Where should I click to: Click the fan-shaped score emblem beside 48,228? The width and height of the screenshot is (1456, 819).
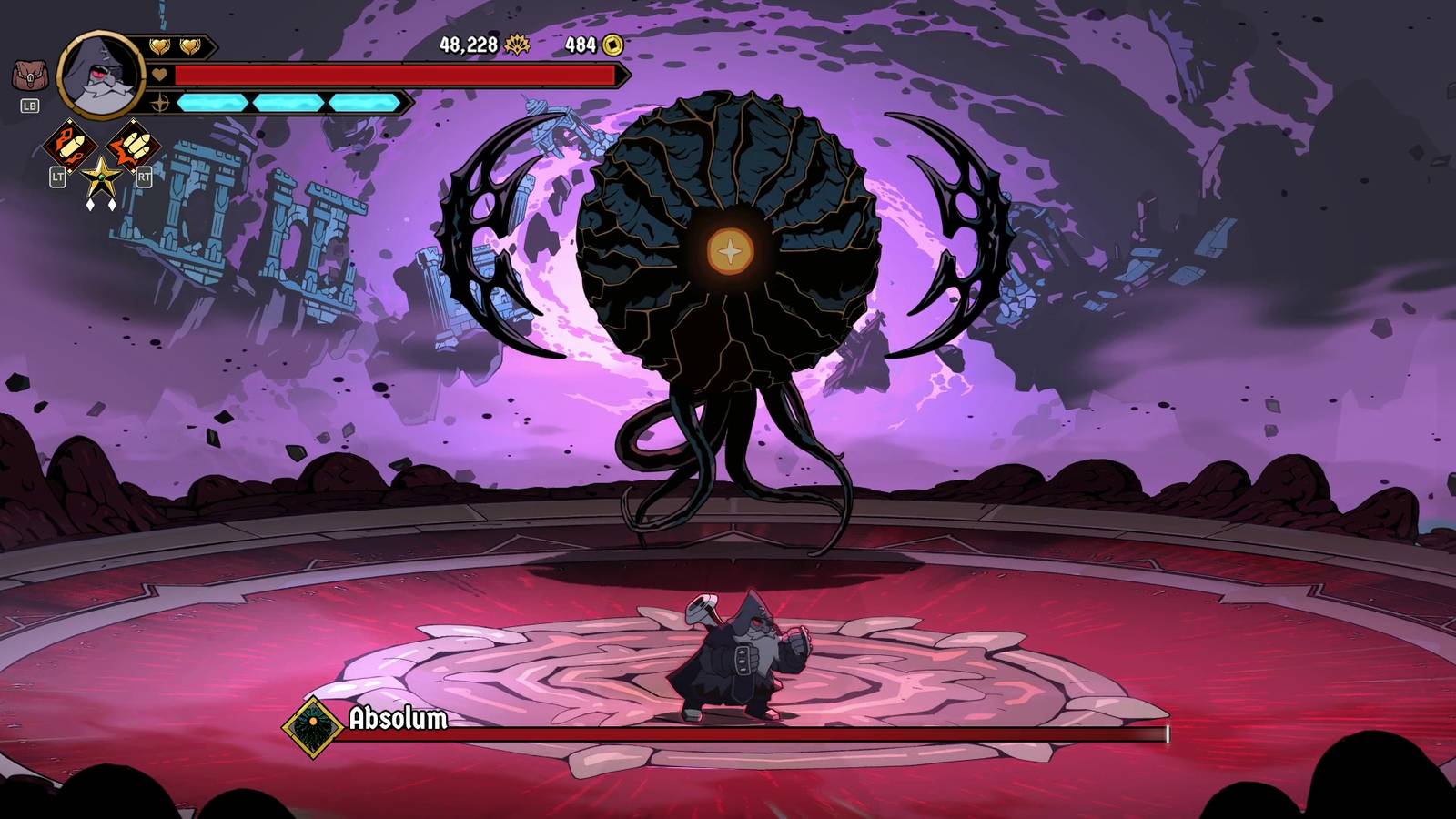pos(517,42)
